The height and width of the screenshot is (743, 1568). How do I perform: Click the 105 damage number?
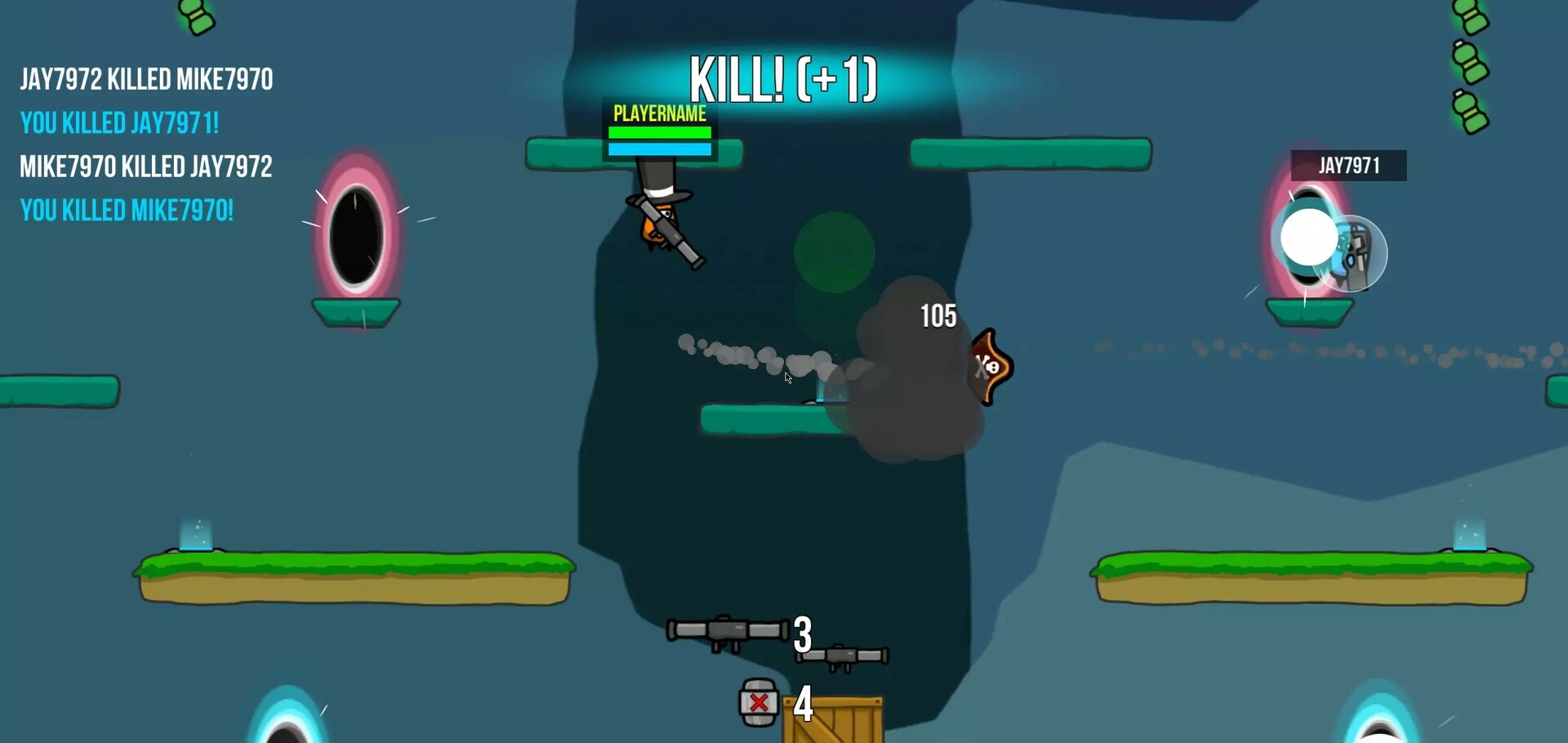938,316
